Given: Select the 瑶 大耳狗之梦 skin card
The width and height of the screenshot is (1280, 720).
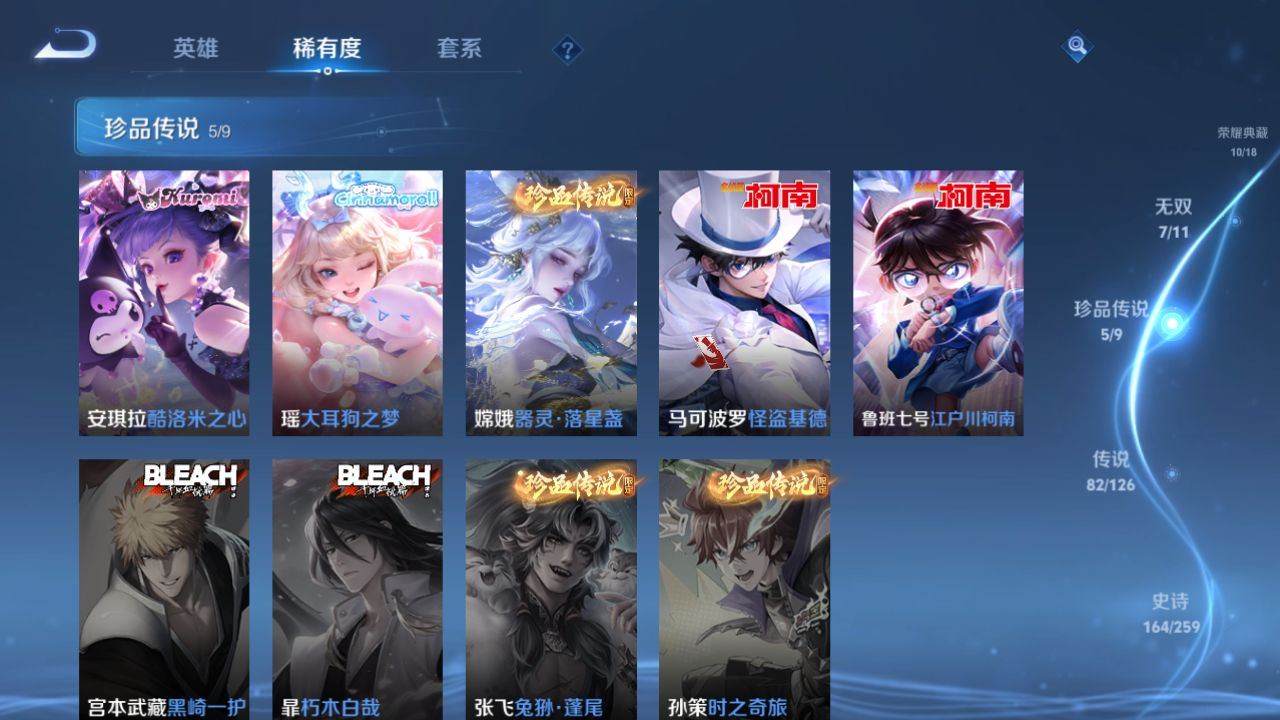Looking at the screenshot, I should [x=357, y=302].
